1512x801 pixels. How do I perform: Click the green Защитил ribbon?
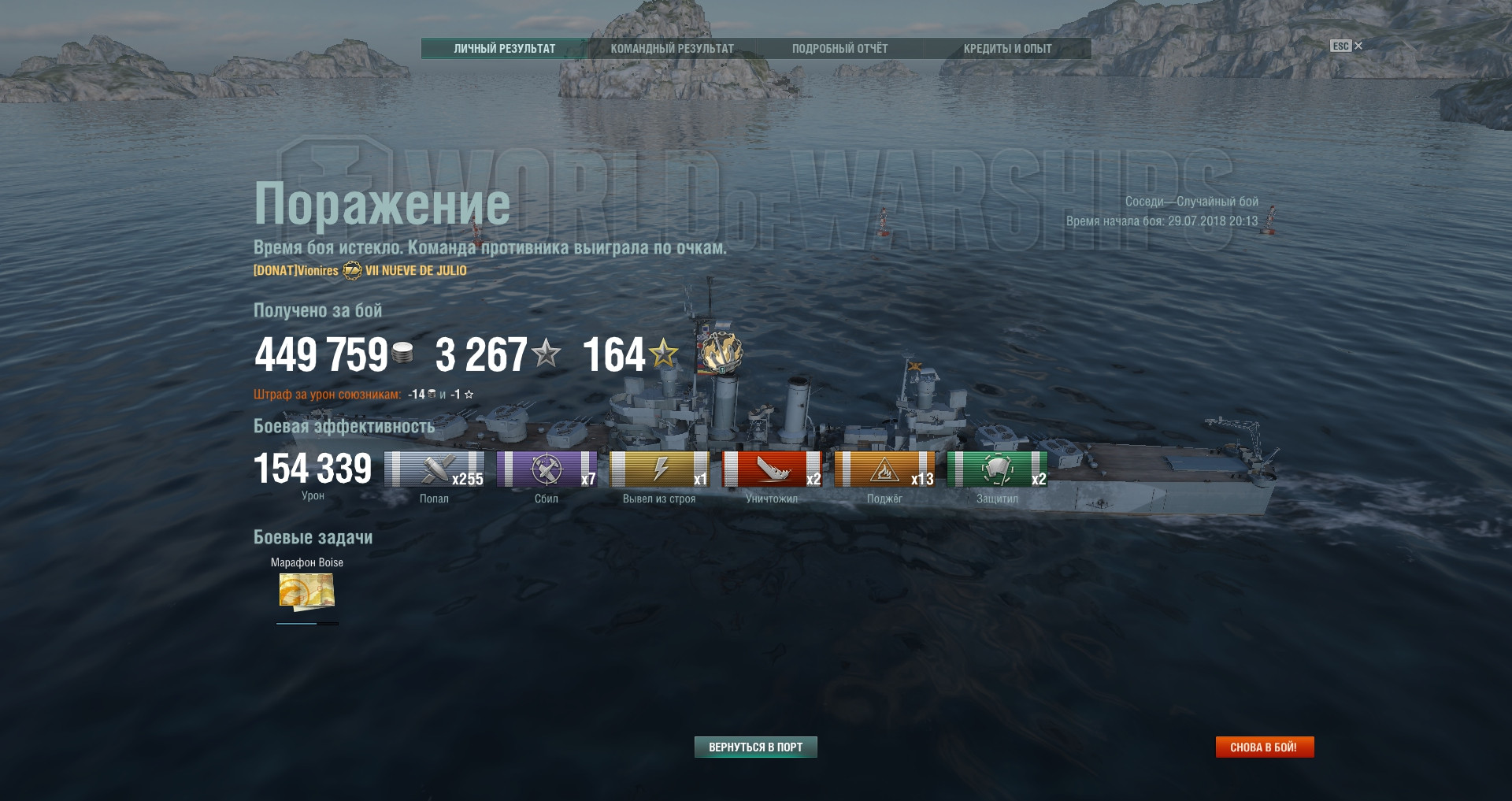(x=997, y=469)
